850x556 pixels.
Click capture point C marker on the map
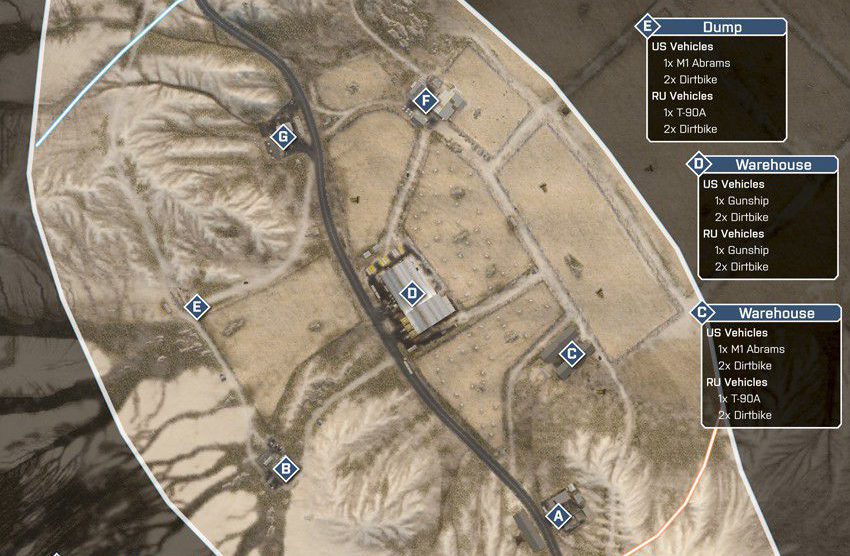pyautogui.click(x=571, y=353)
